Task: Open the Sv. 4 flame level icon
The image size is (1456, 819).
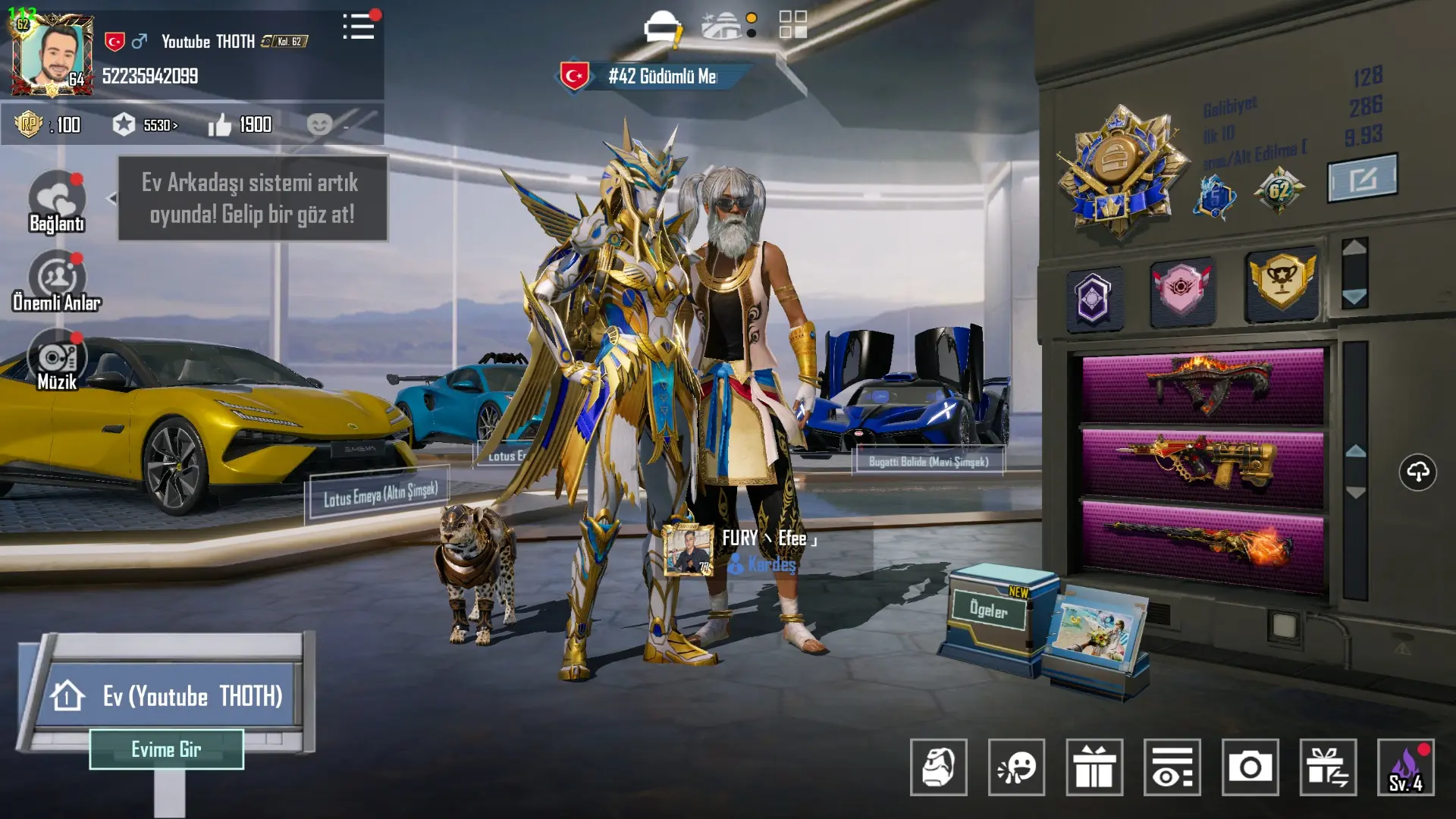Action: (x=1405, y=767)
